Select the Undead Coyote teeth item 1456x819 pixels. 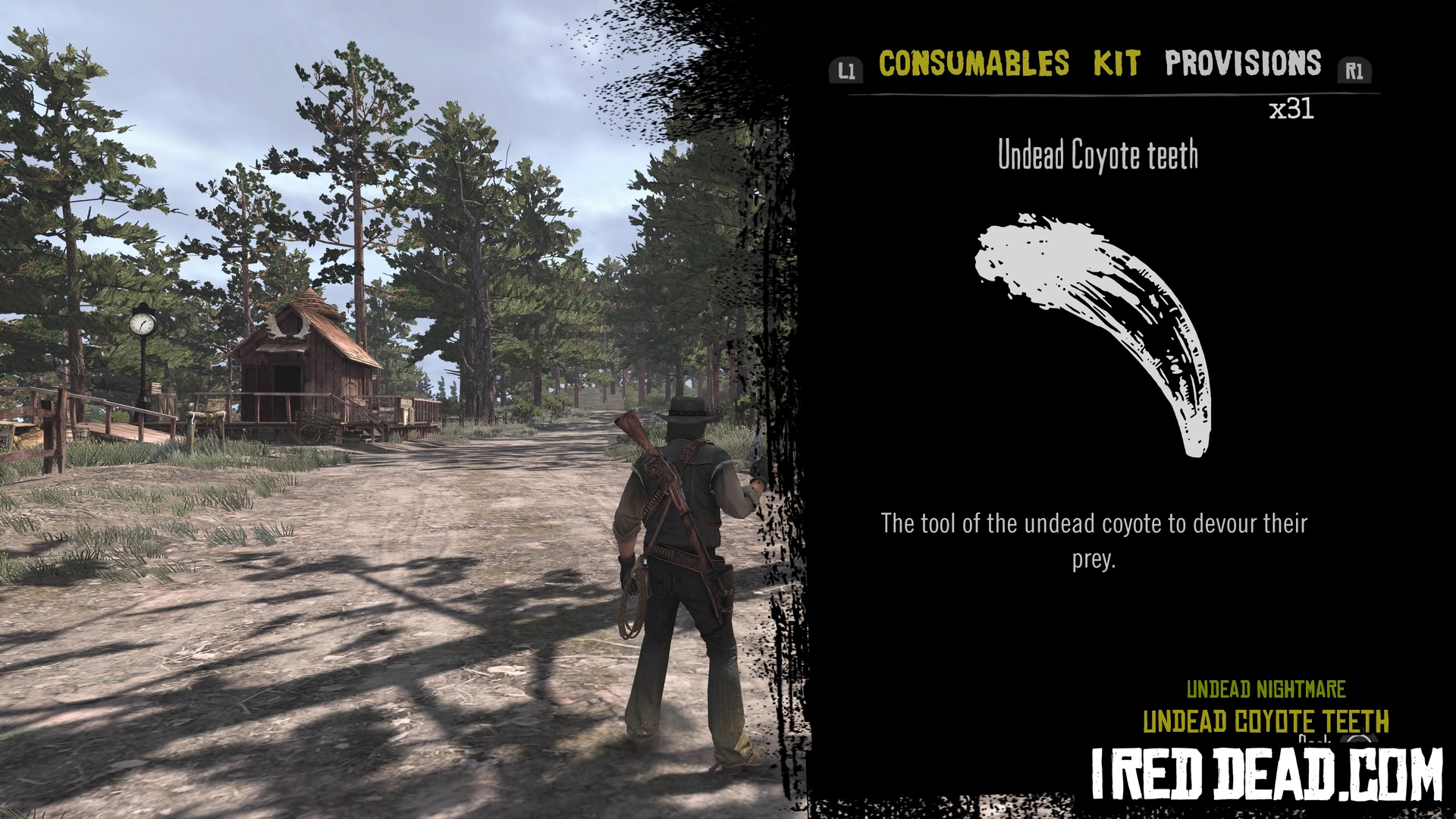pyautogui.click(x=1093, y=334)
